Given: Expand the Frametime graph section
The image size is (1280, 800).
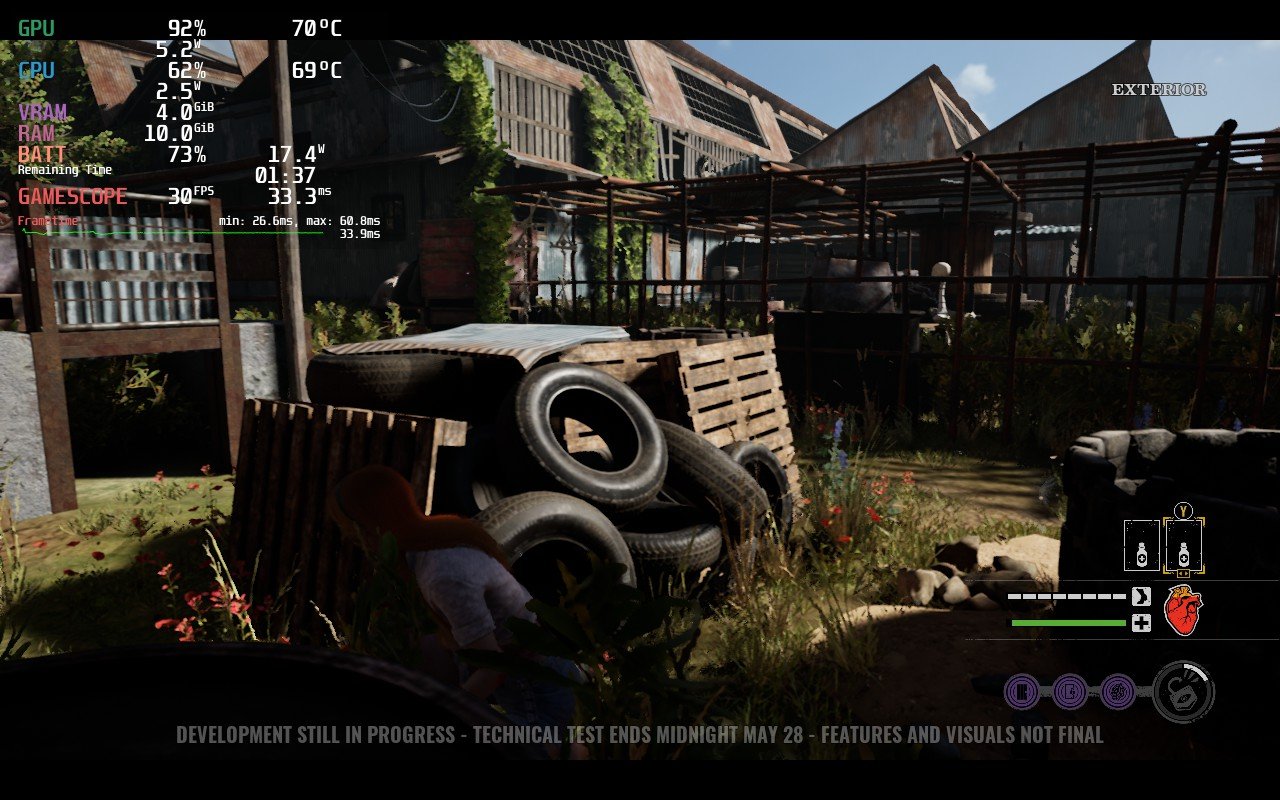Looking at the screenshot, I should click(x=45, y=219).
